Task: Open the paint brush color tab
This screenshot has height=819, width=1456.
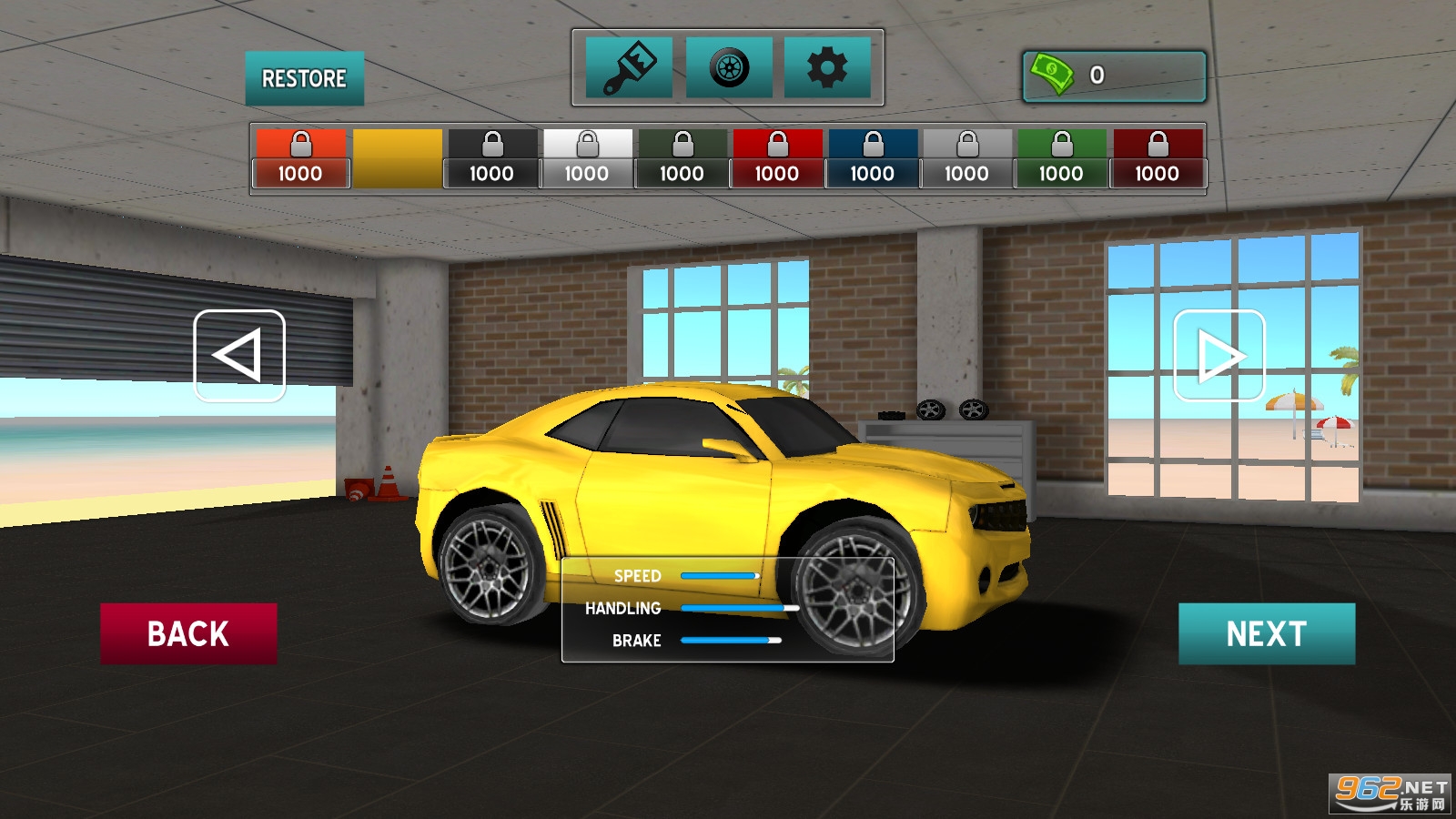Action: 629,67
